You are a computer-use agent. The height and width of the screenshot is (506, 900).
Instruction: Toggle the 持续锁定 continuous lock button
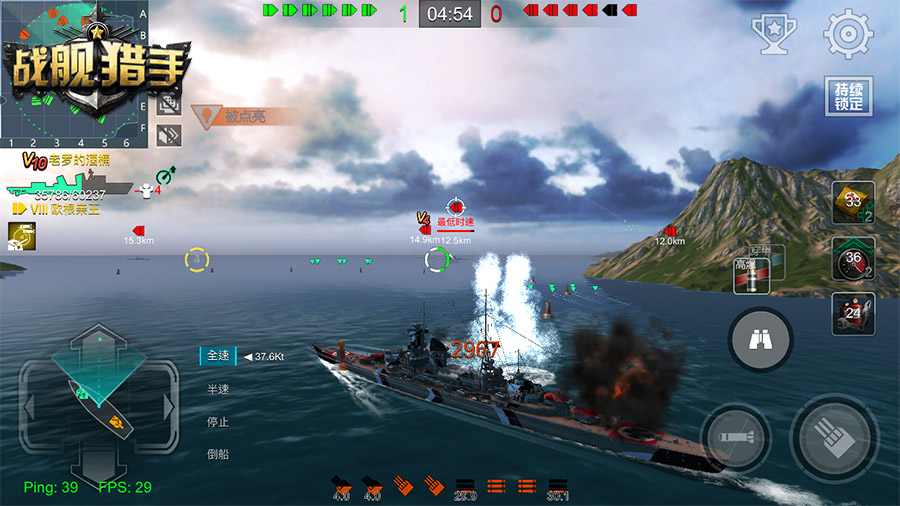click(x=847, y=97)
